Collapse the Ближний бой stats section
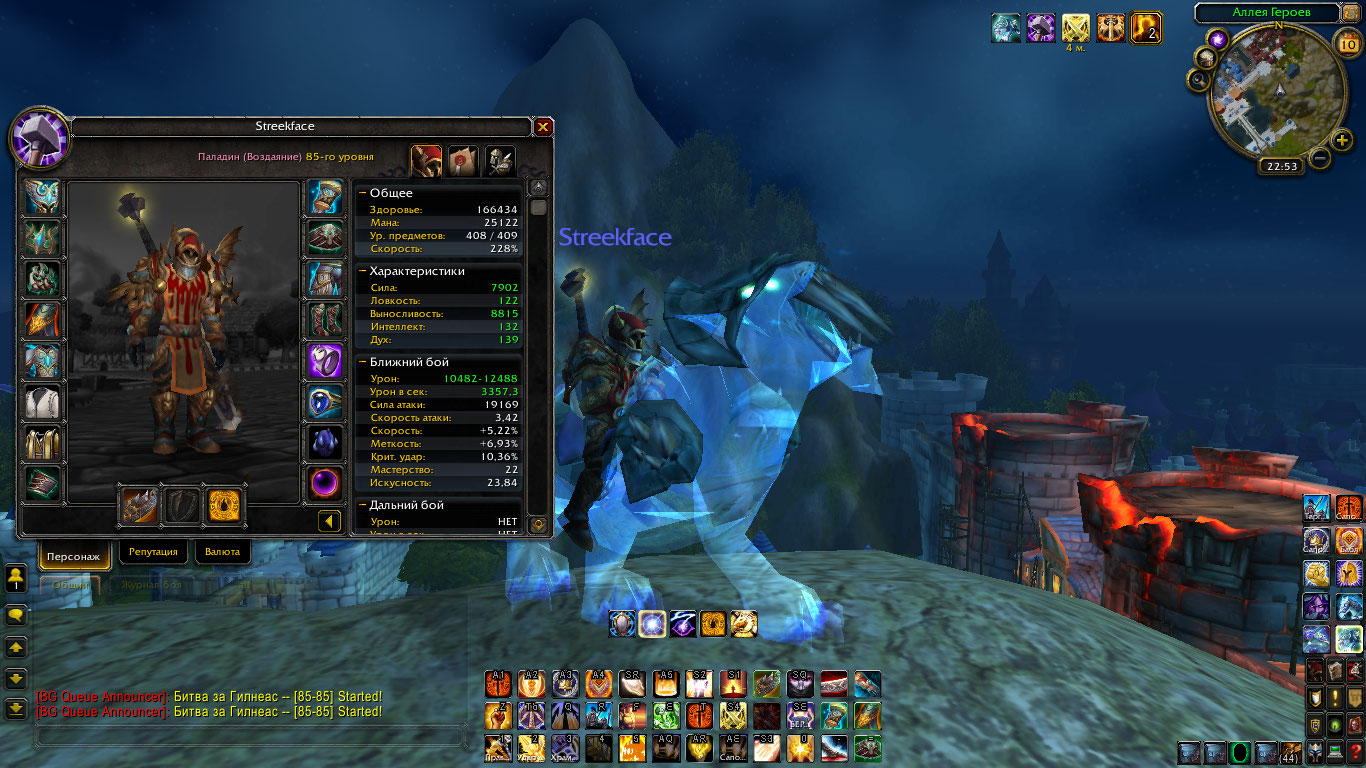The height and width of the screenshot is (768, 1366). 362,362
